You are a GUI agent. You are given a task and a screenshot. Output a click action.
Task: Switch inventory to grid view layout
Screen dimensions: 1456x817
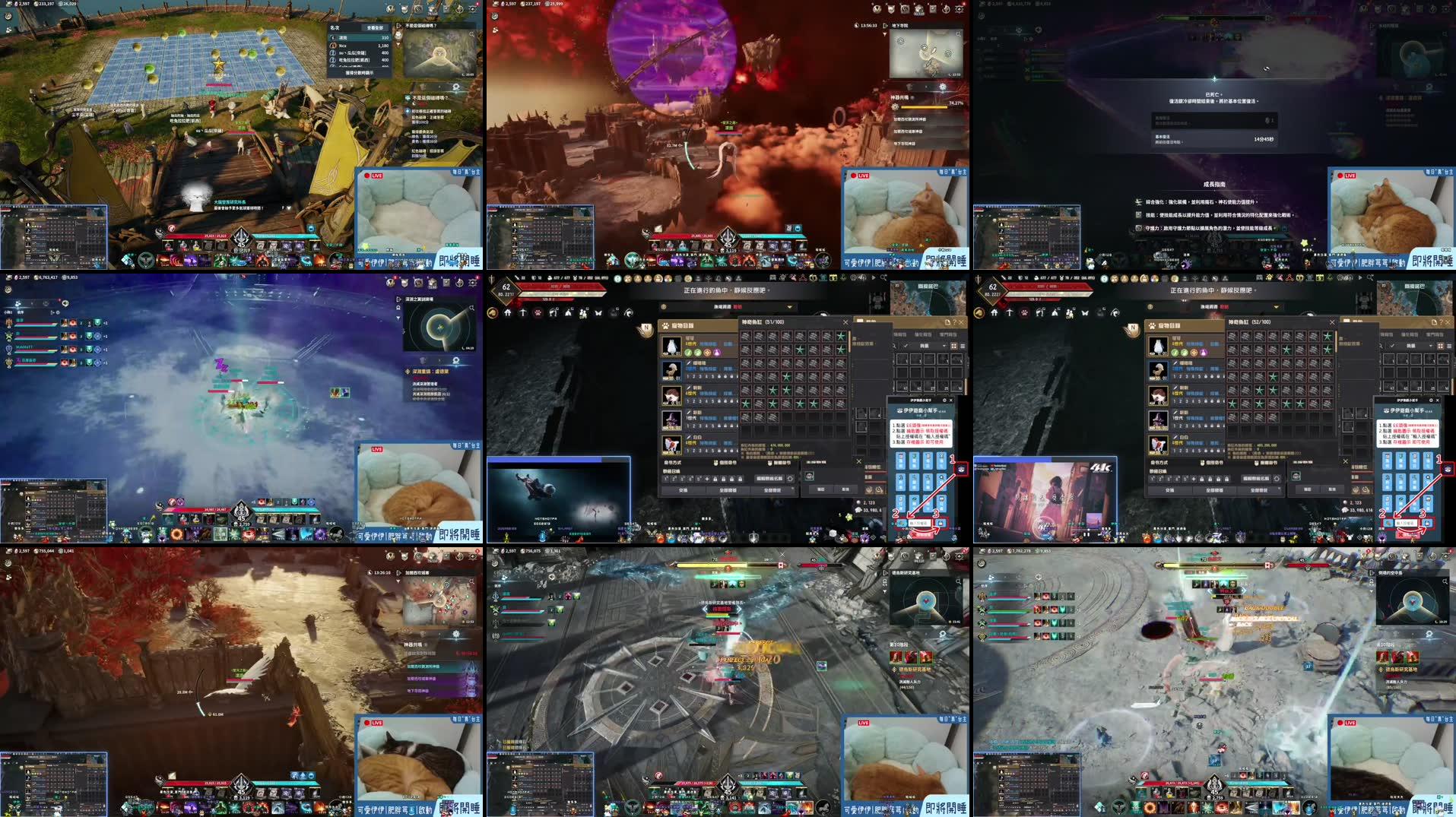tap(953, 347)
